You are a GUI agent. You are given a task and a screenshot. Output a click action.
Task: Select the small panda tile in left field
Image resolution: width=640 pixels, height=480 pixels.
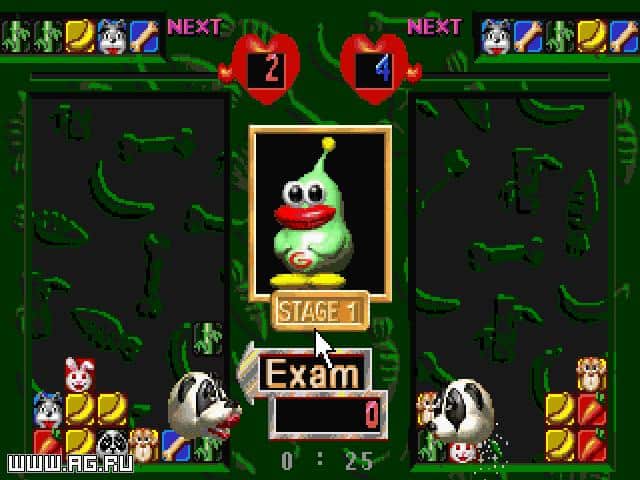(111, 442)
